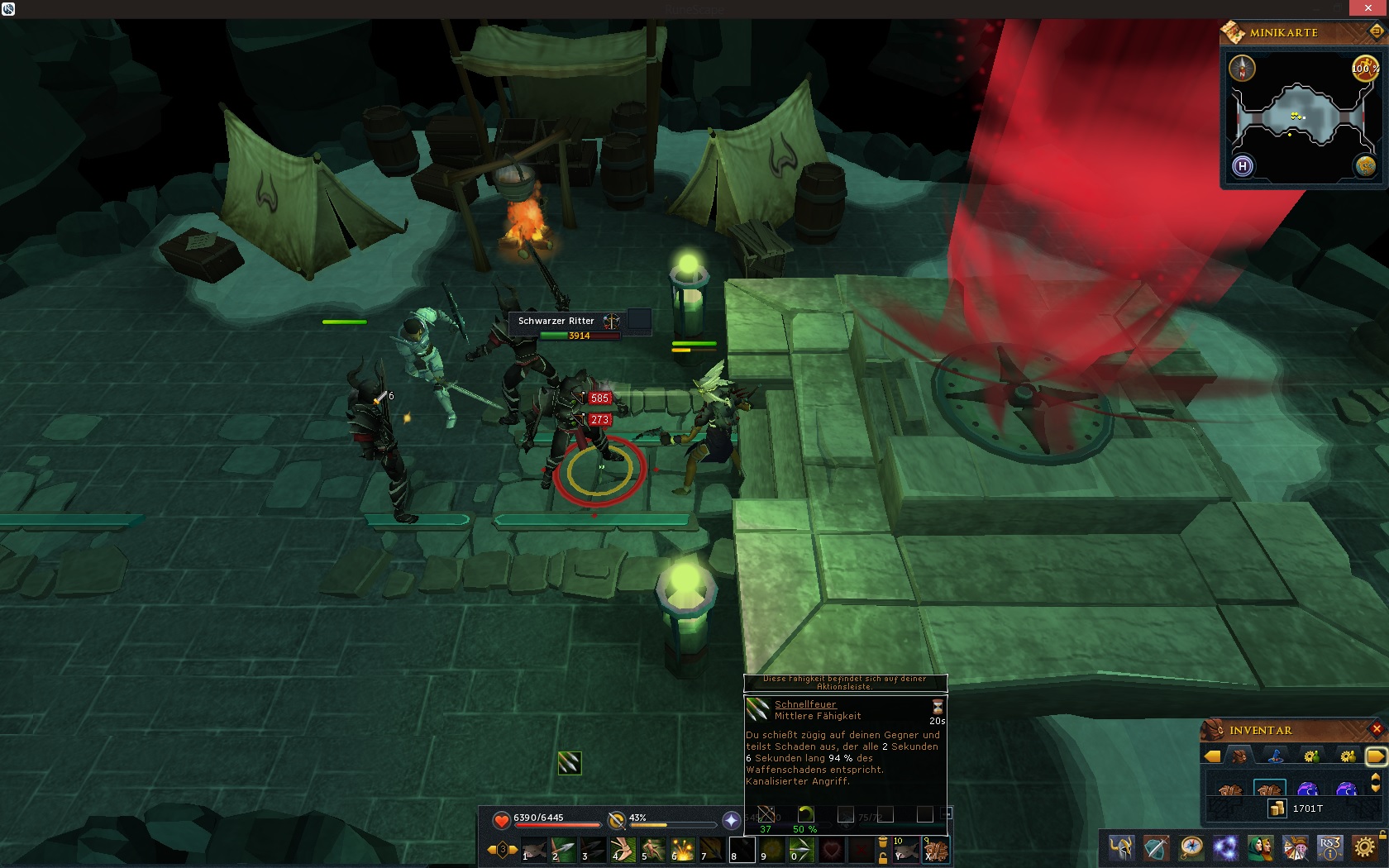
Task: Open the hooded figures Community menu
Action: tap(1260, 848)
